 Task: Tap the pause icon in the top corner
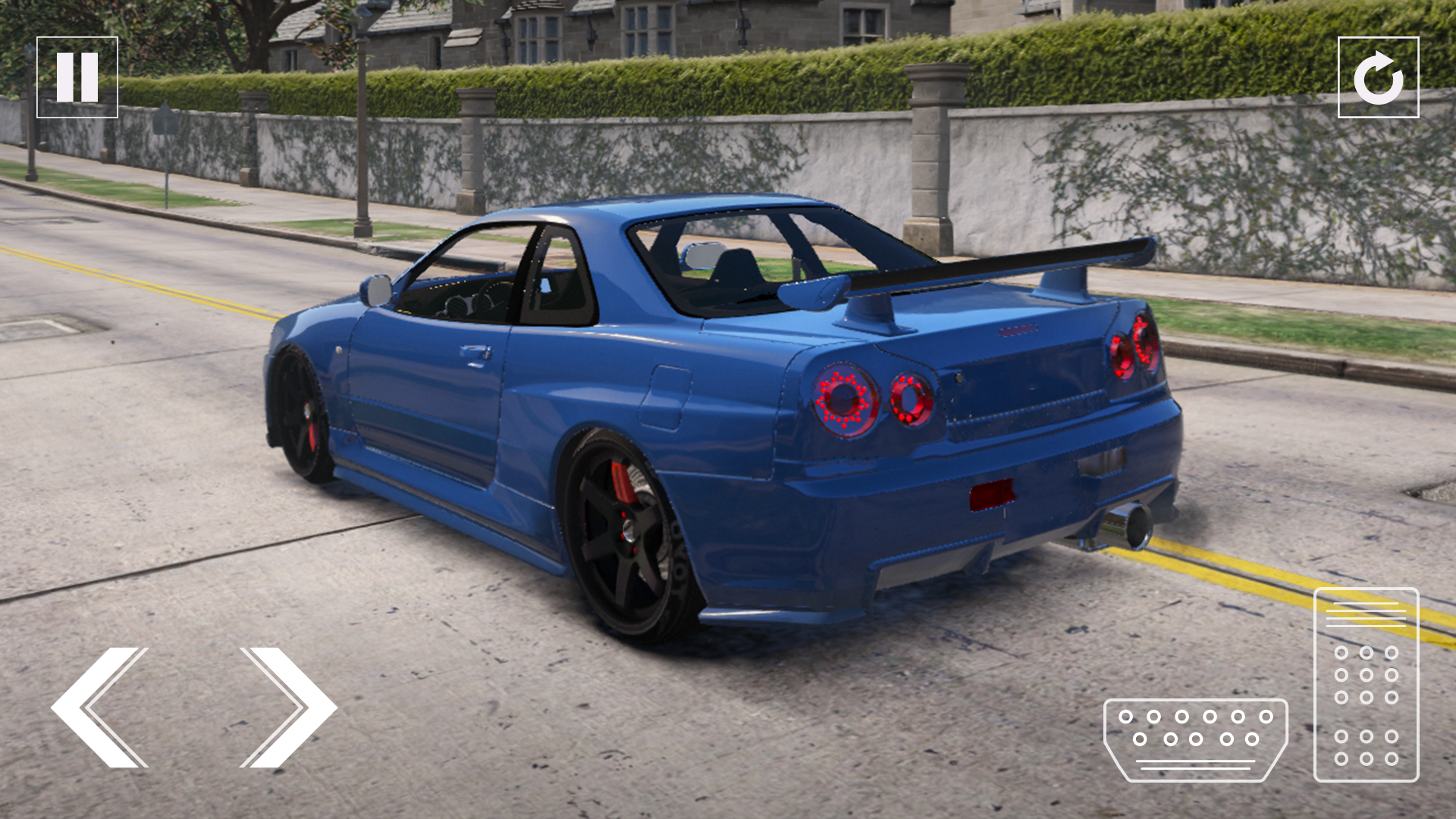coord(78,76)
